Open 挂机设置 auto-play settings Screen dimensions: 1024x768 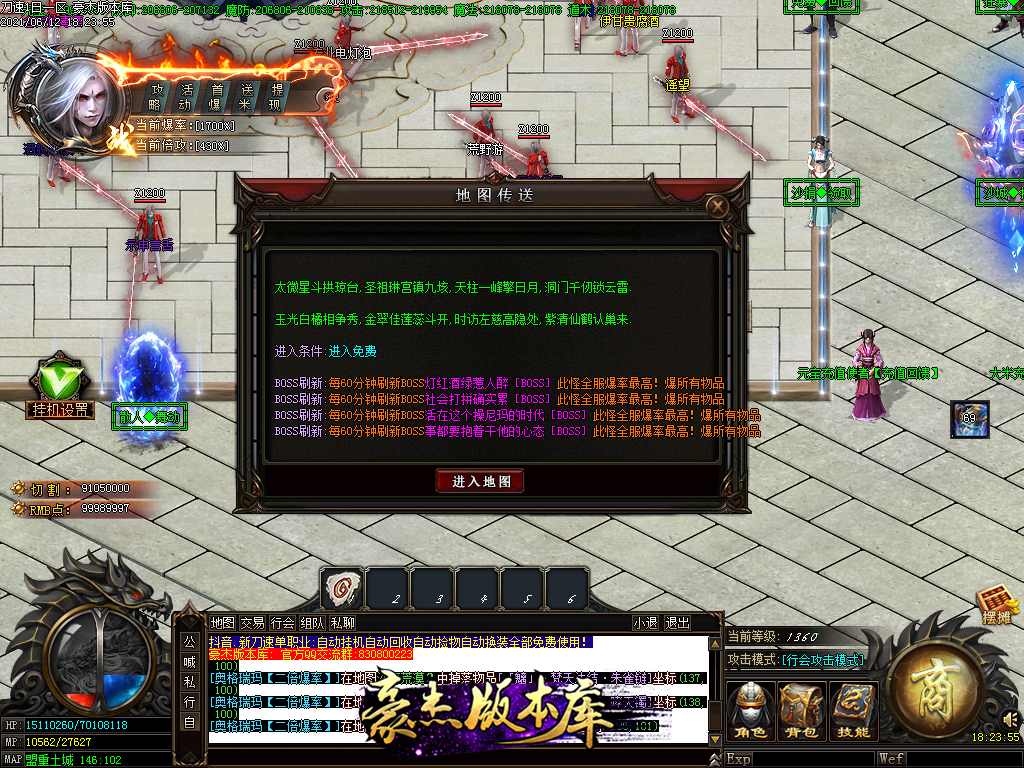tap(59, 409)
